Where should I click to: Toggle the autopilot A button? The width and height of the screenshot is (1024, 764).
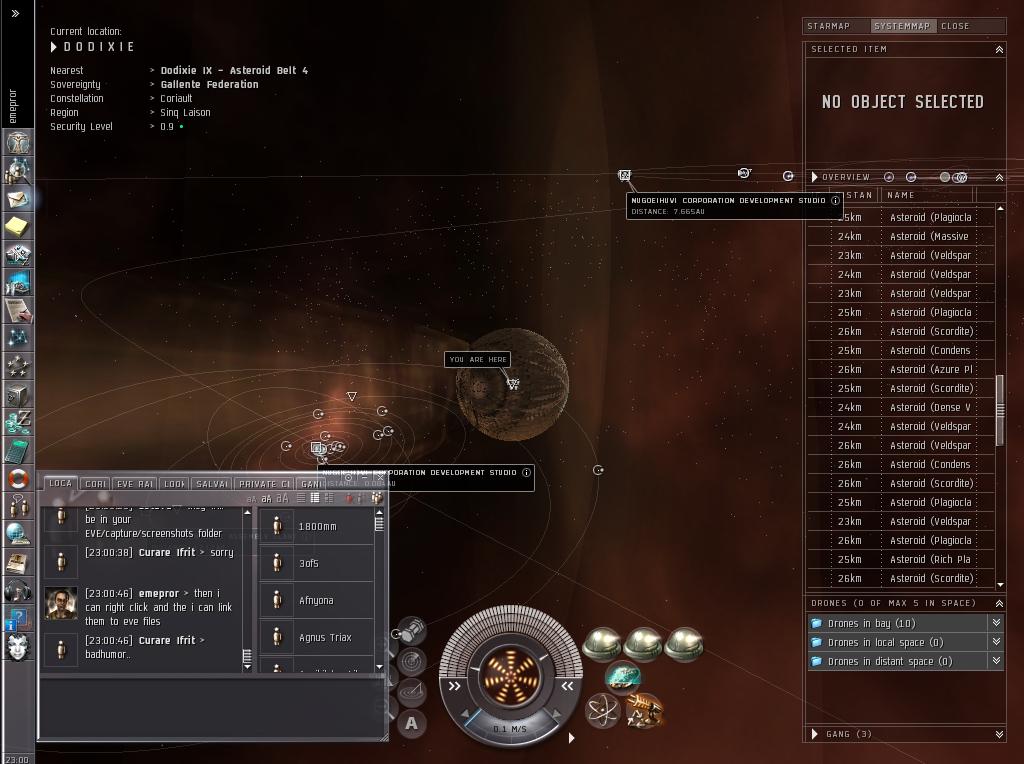pos(411,723)
